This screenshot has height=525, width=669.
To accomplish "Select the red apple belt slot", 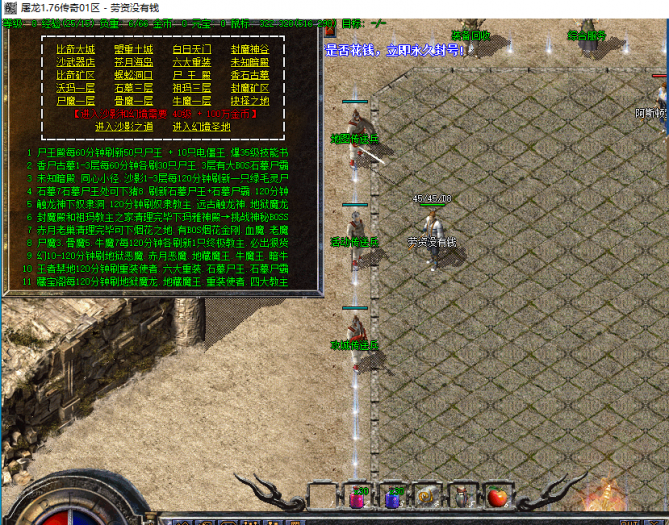I will 496,497.
